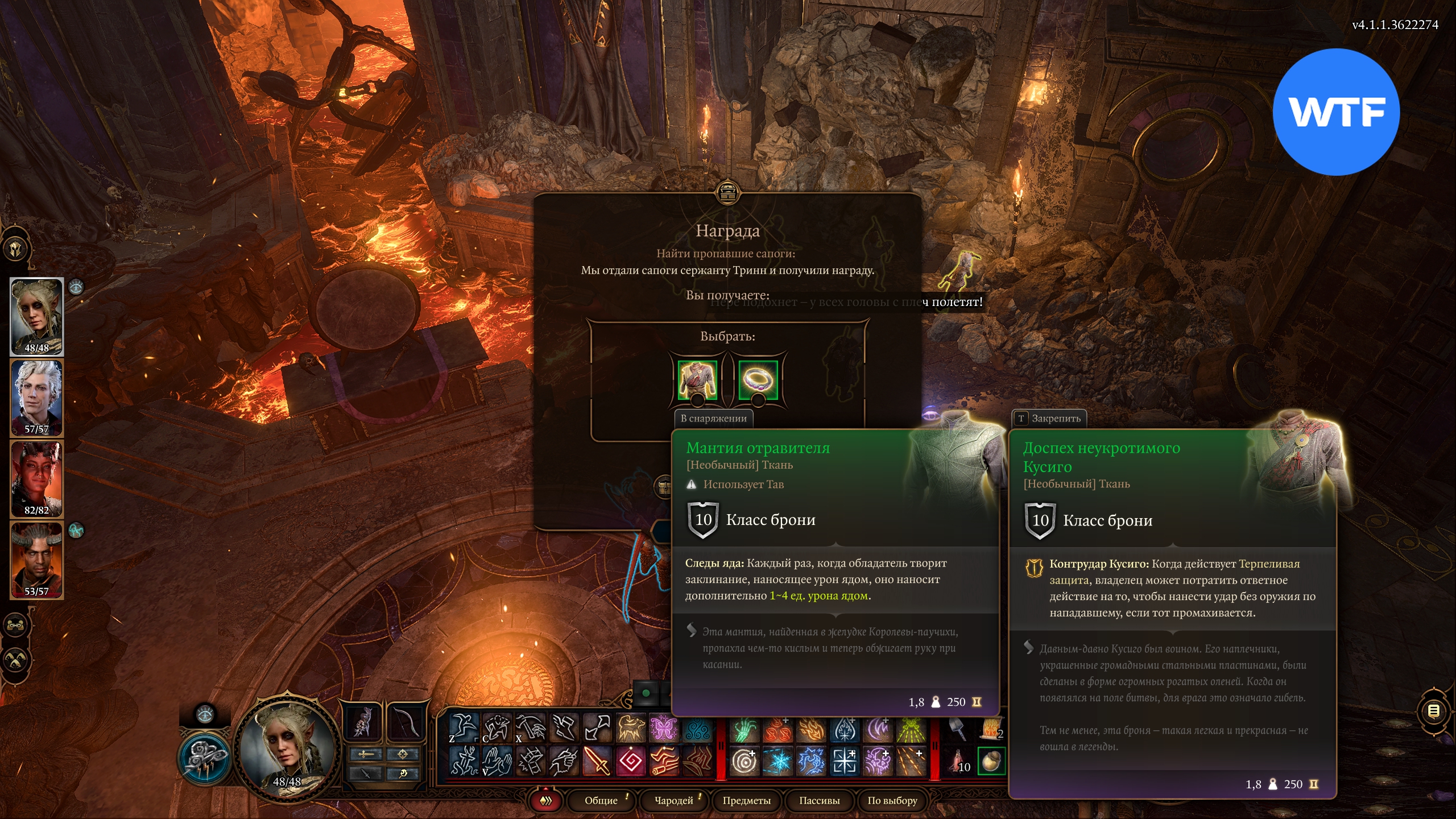Use the red potion stack of 10
The image size is (1456, 819).
(x=959, y=762)
